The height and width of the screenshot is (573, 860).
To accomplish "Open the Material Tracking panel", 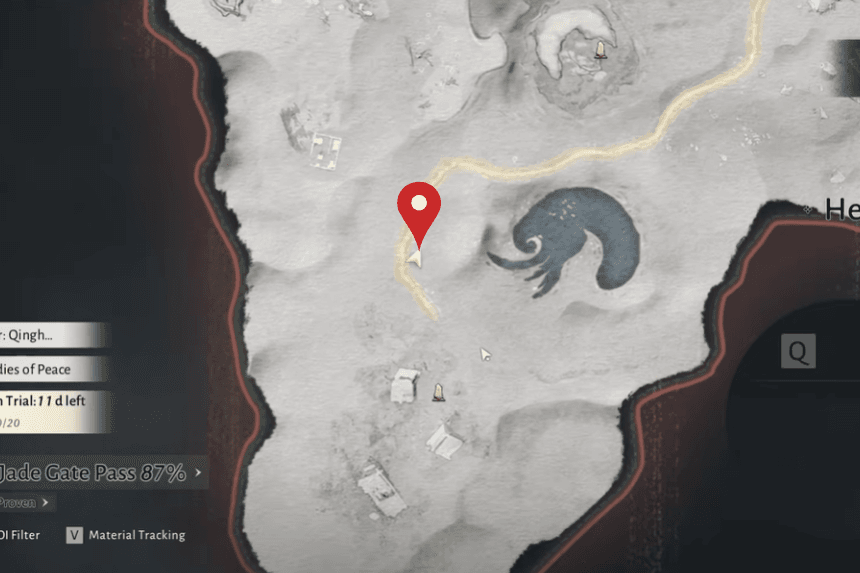I will coord(126,535).
